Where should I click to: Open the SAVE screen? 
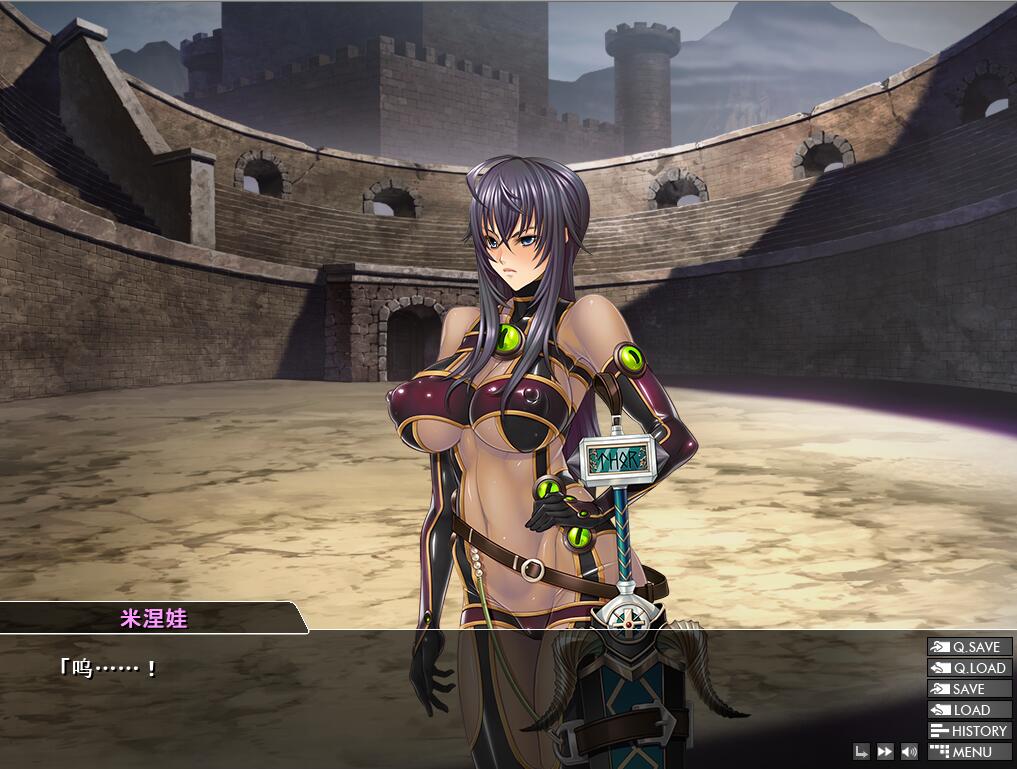click(969, 689)
